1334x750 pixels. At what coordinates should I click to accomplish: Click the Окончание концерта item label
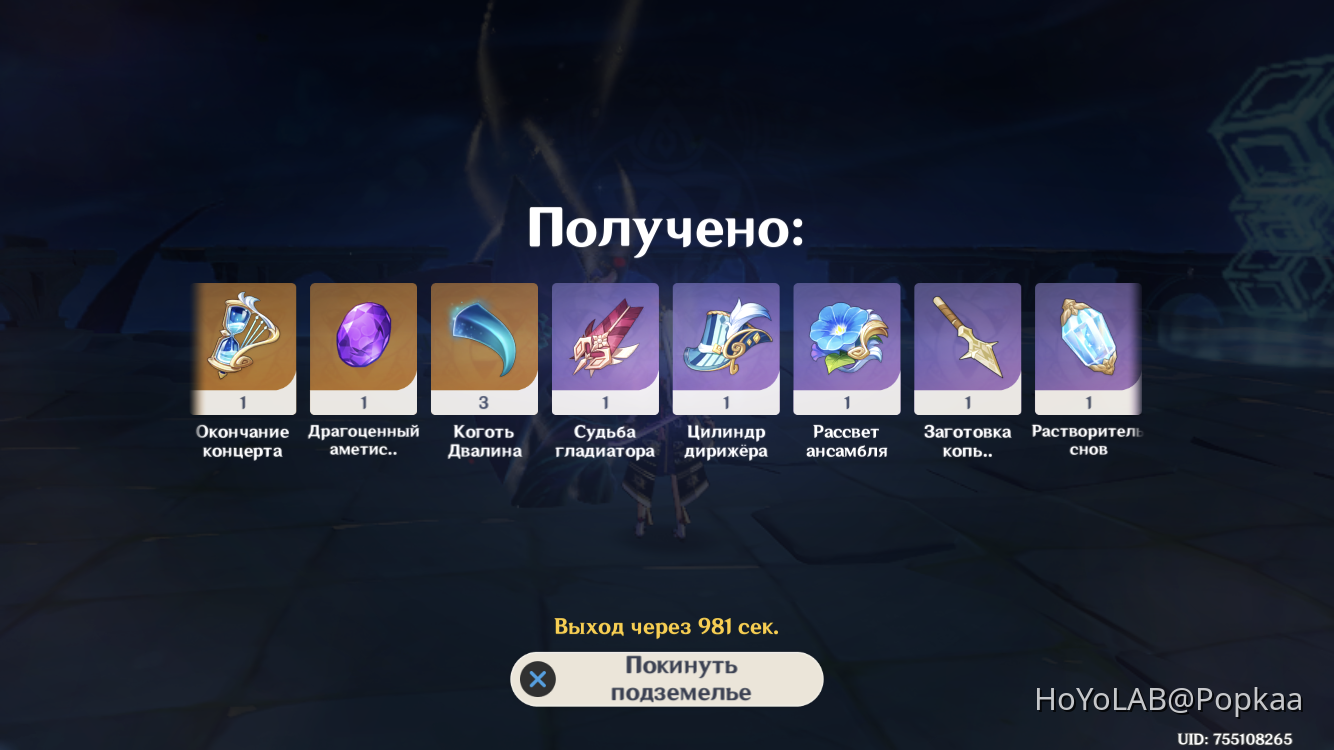click(x=243, y=440)
